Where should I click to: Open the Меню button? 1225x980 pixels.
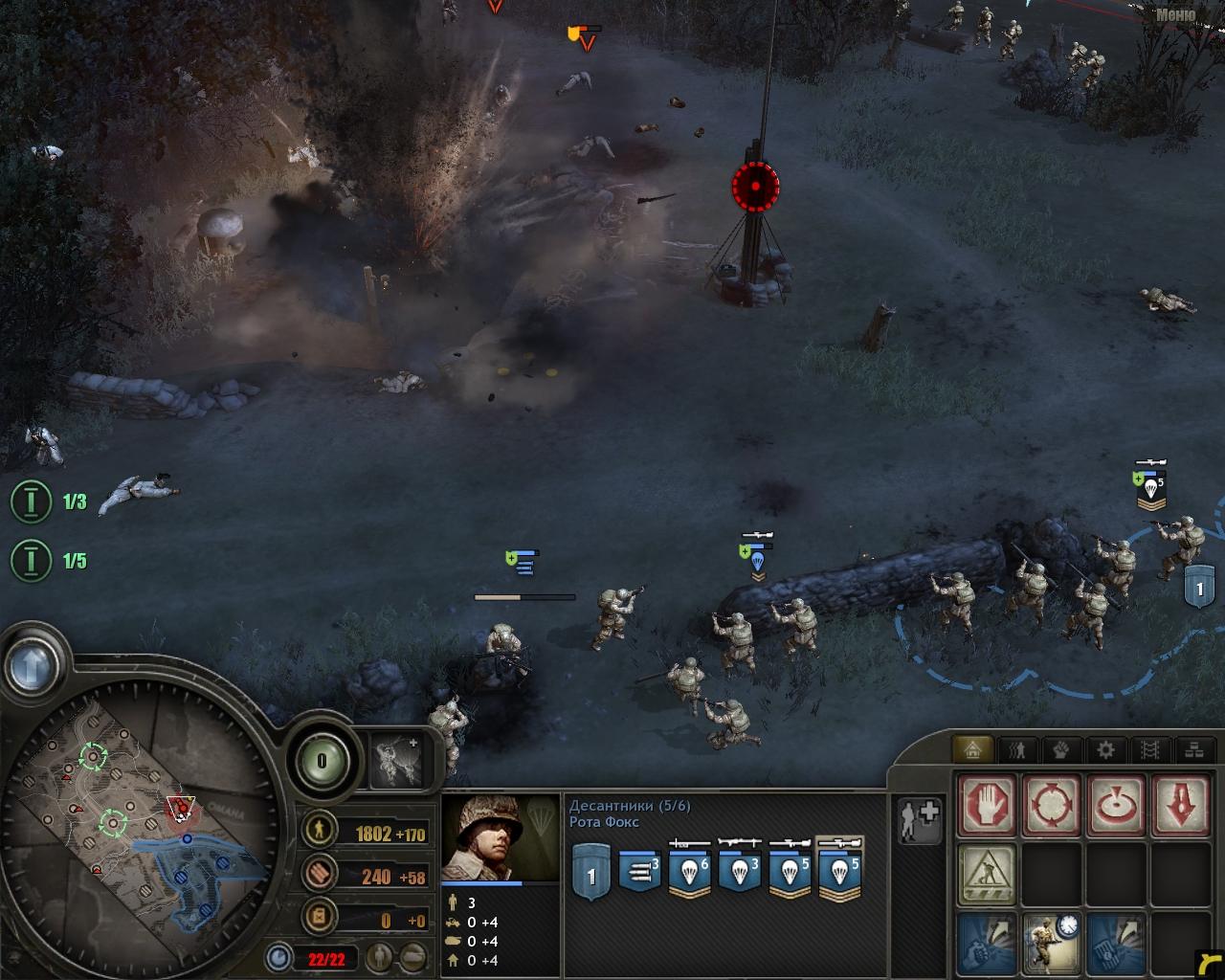pyautogui.click(x=1175, y=13)
